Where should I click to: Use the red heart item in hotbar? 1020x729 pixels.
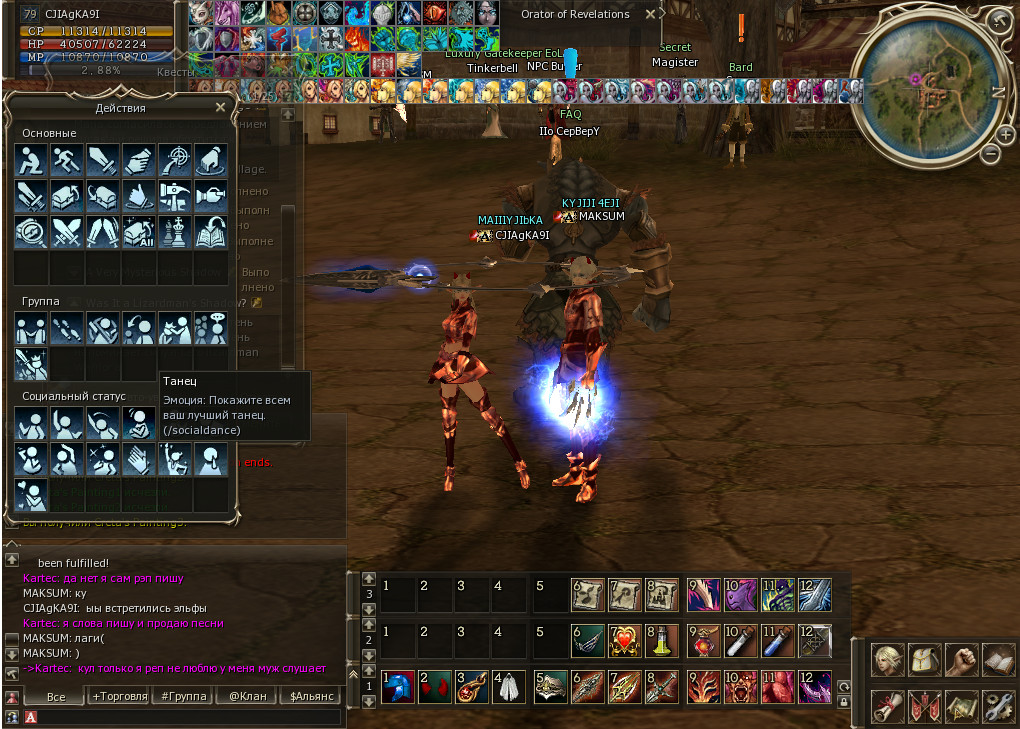pyautogui.click(x=625, y=638)
